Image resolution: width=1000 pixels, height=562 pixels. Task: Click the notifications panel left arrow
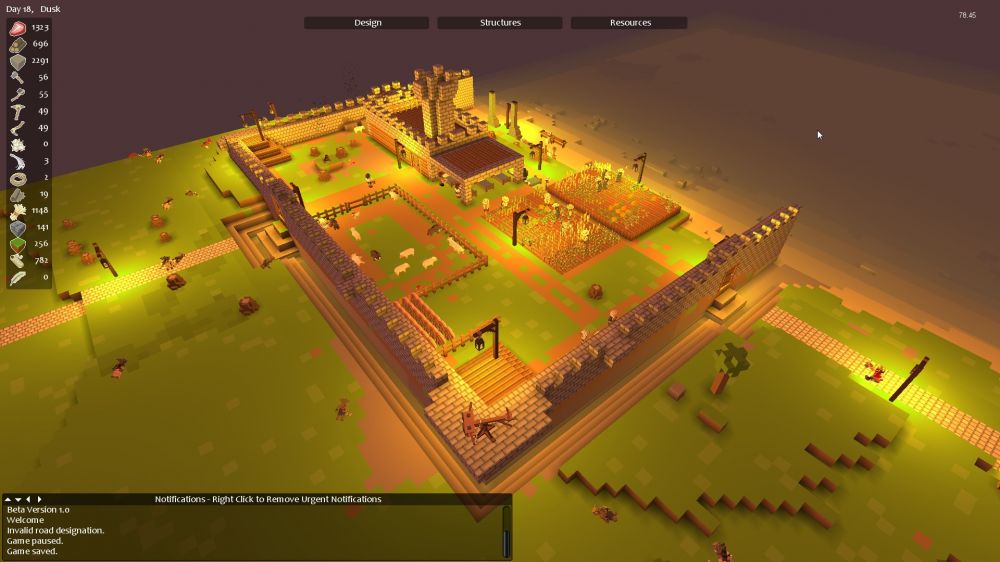point(29,499)
